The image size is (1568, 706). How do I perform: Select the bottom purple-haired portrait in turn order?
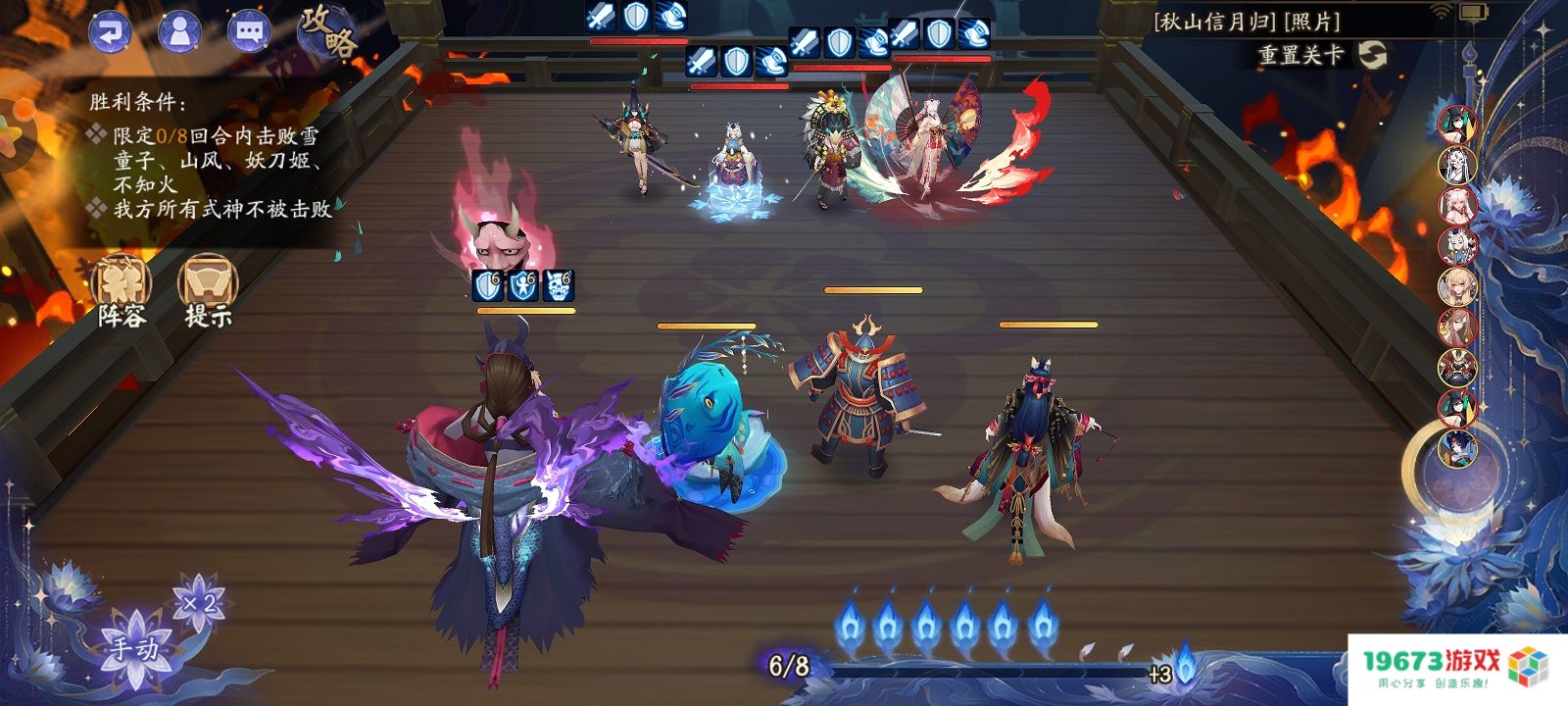1457,448
